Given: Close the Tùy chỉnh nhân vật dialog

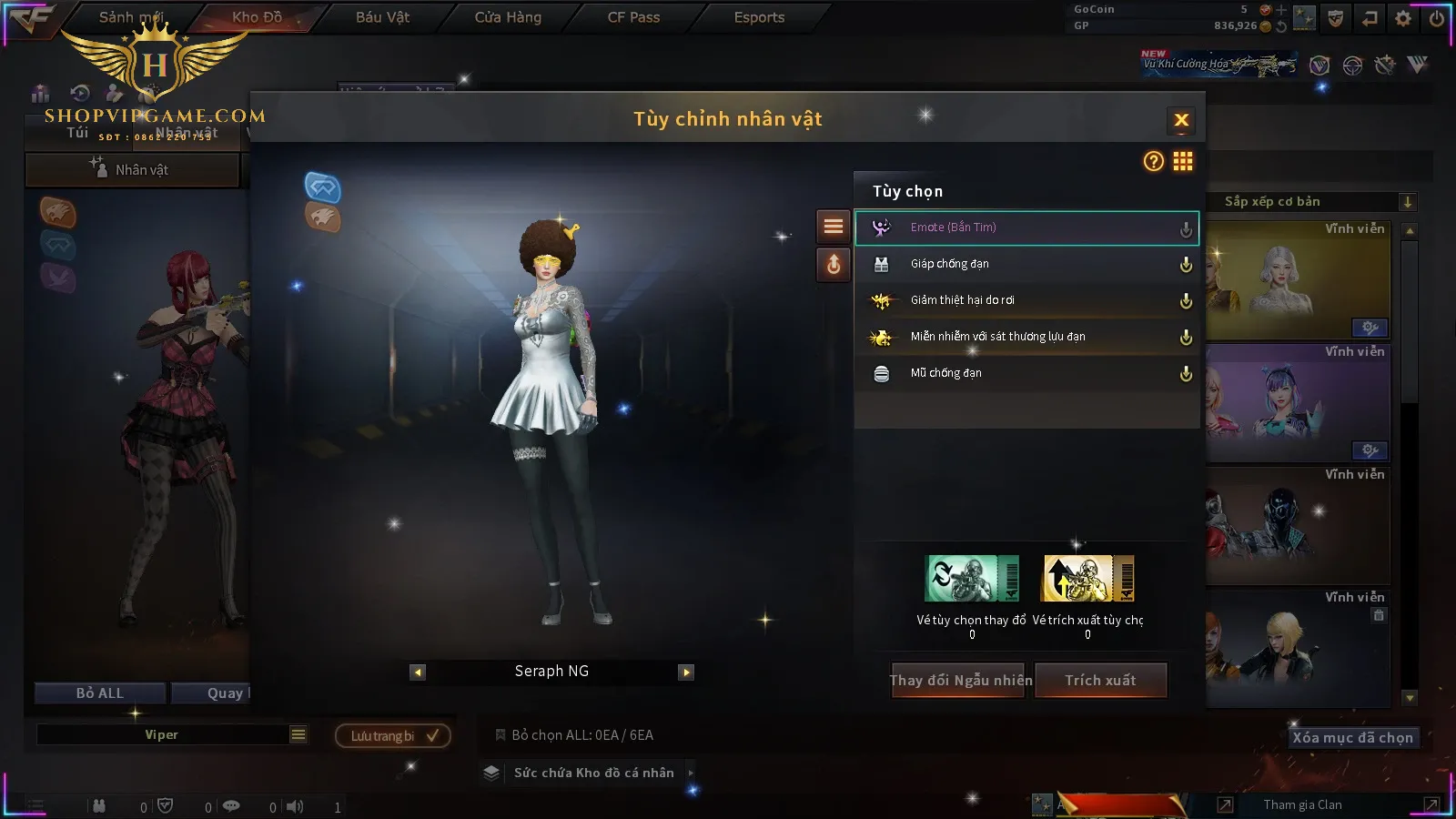Looking at the screenshot, I should [1181, 120].
